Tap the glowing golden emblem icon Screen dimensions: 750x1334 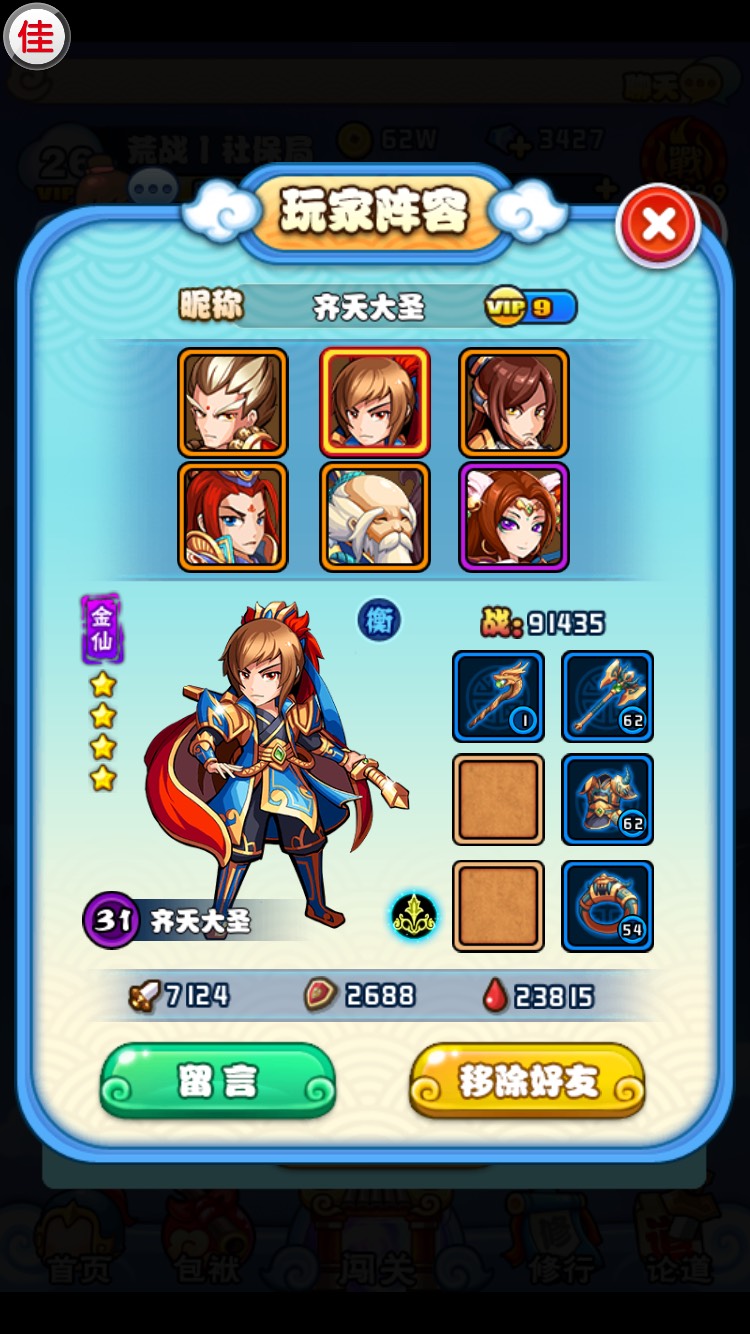[413, 915]
